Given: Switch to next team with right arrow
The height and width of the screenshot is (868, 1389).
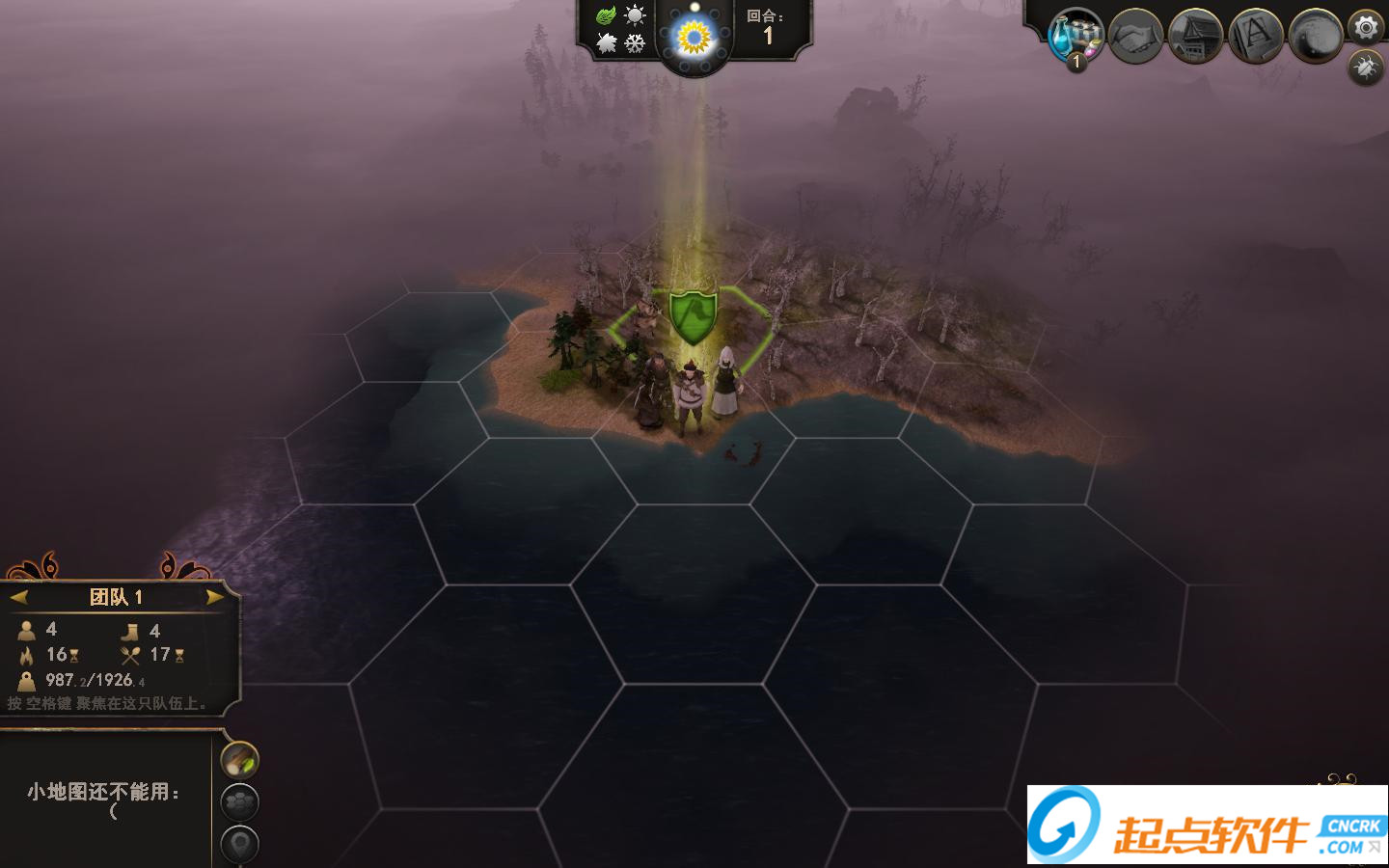Looking at the screenshot, I should pyautogui.click(x=214, y=597).
